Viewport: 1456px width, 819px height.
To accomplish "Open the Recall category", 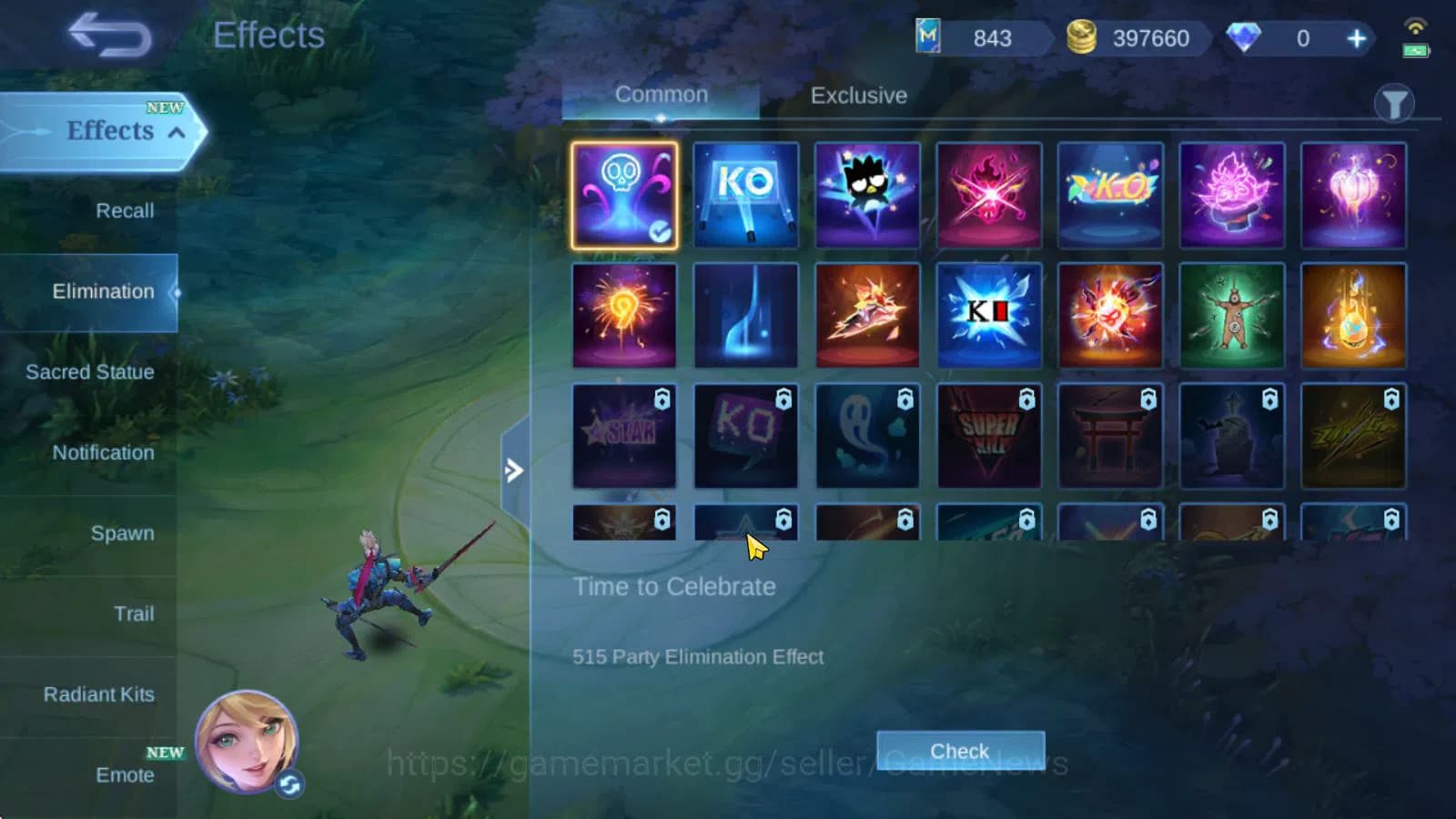I will coord(124,210).
